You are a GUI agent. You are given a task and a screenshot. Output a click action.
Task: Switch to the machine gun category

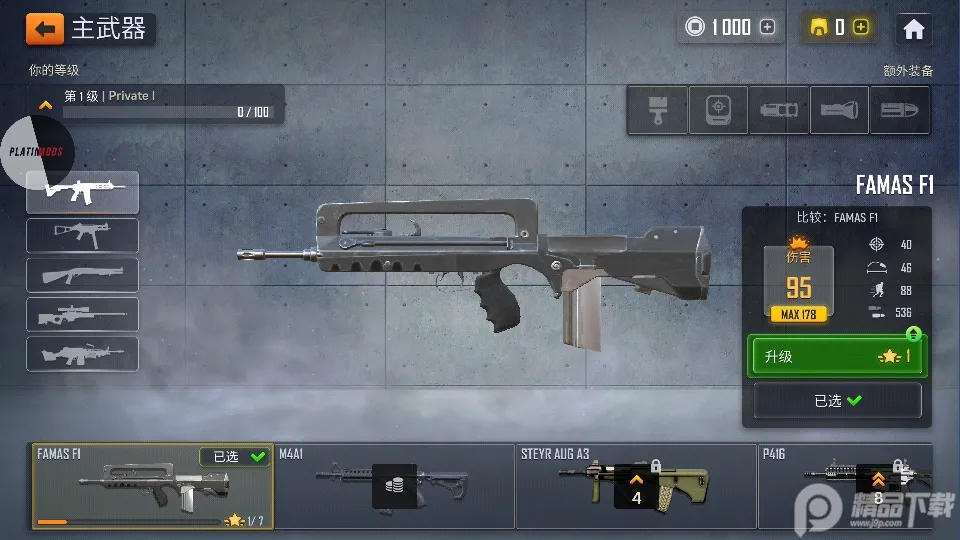tap(82, 353)
